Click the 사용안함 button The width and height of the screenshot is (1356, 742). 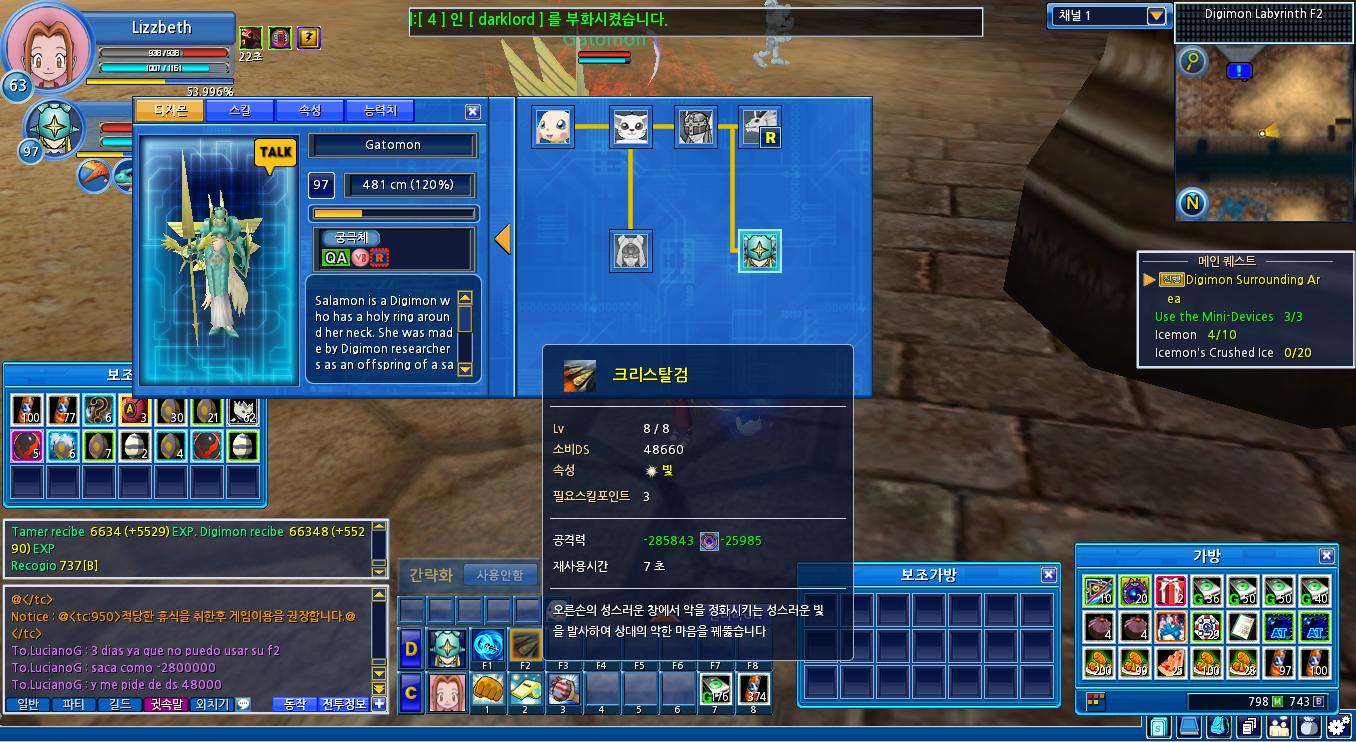coord(499,575)
